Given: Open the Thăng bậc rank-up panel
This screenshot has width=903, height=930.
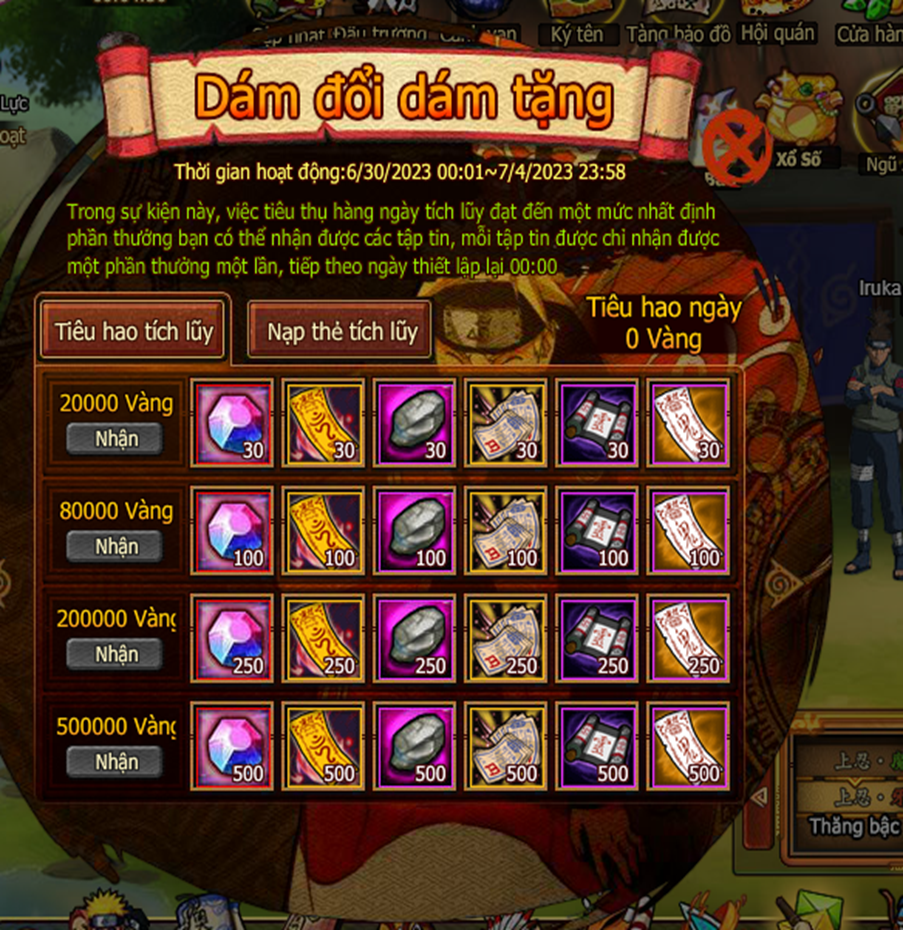Looking at the screenshot, I should pos(850,826).
